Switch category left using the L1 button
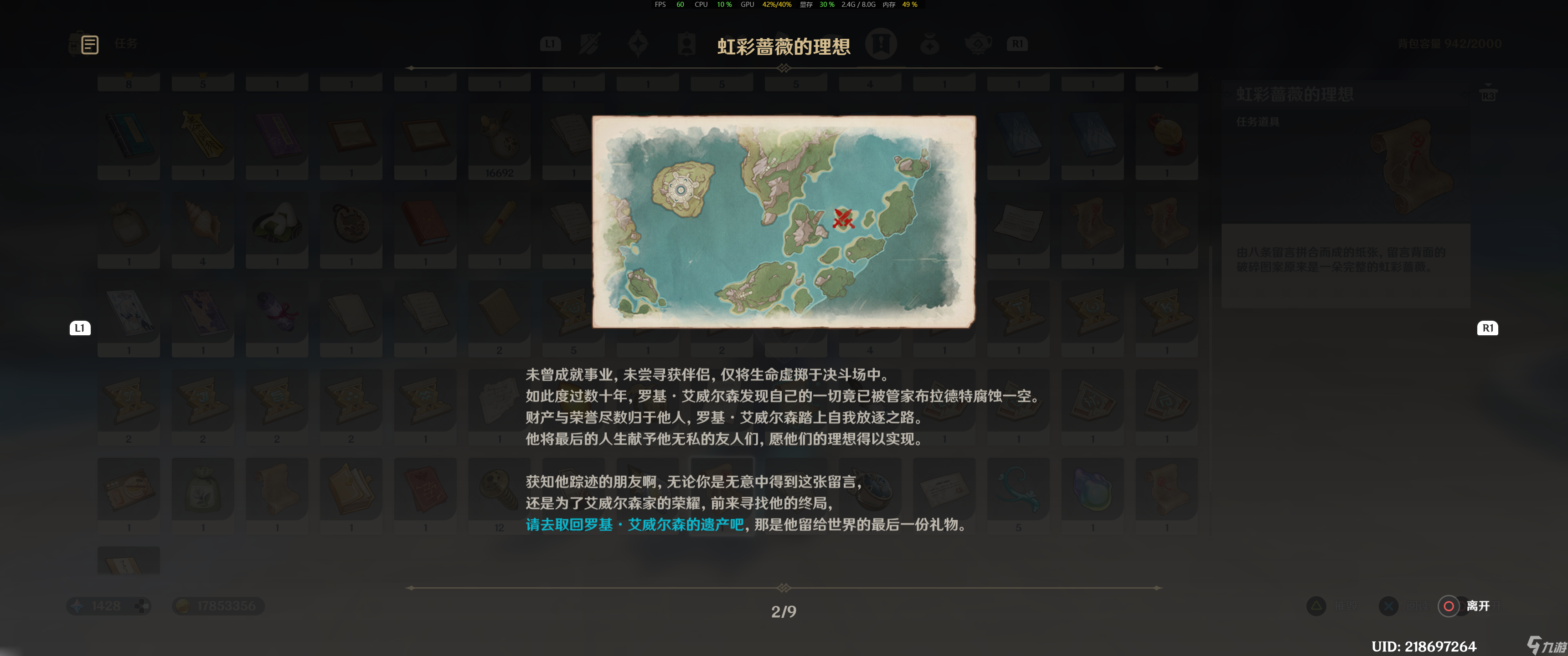1568x656 pixels. 79,328
